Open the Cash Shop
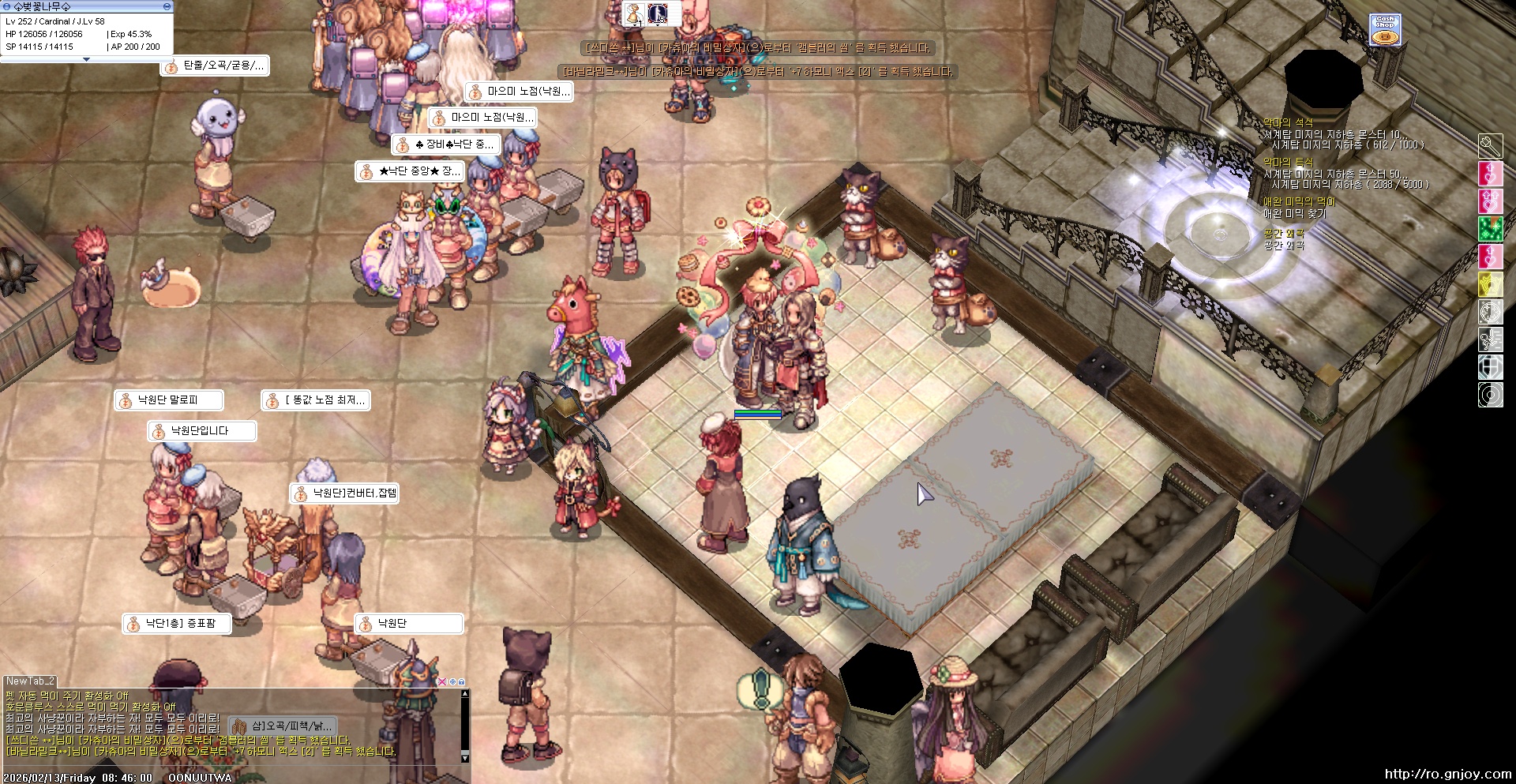The image size is (1516, 784). [1385, 30]
